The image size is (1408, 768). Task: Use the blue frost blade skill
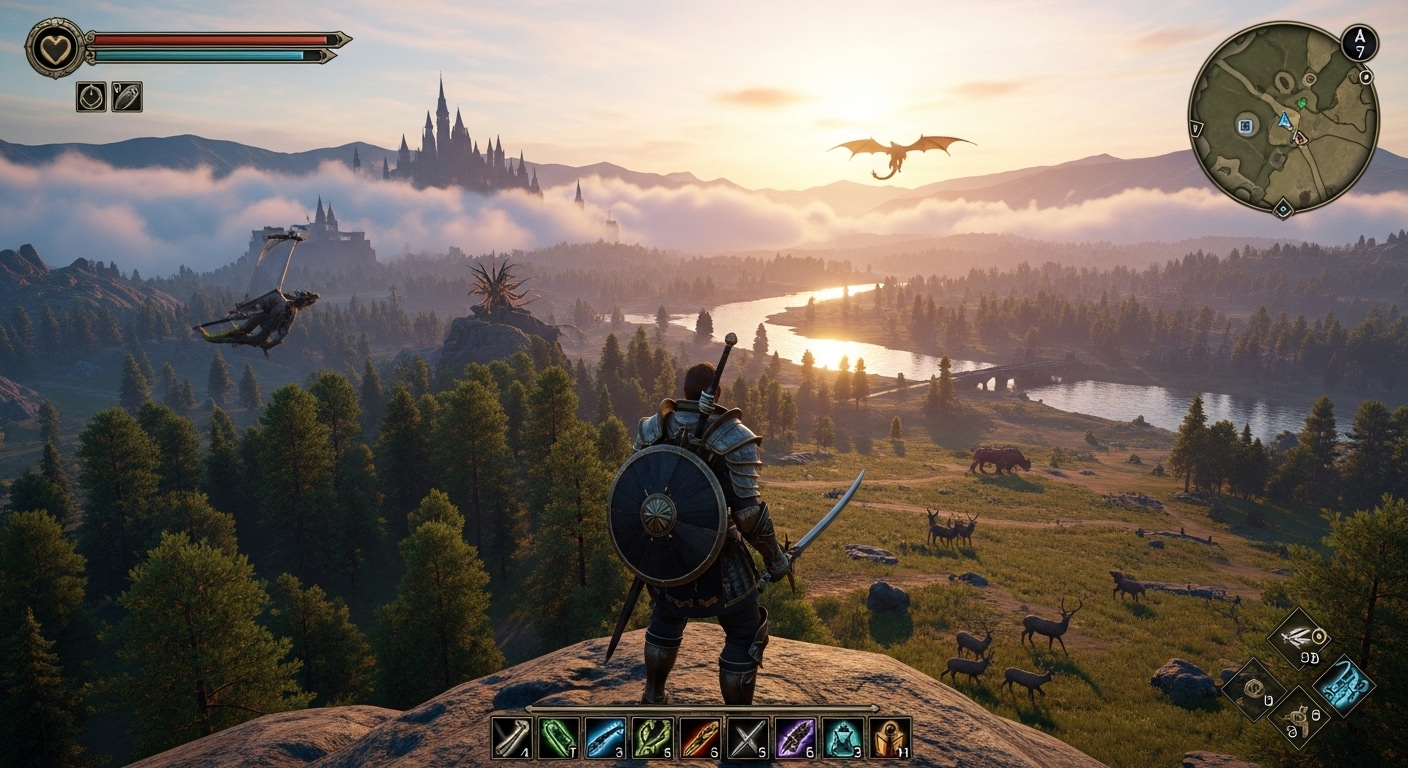pos(605,738)
